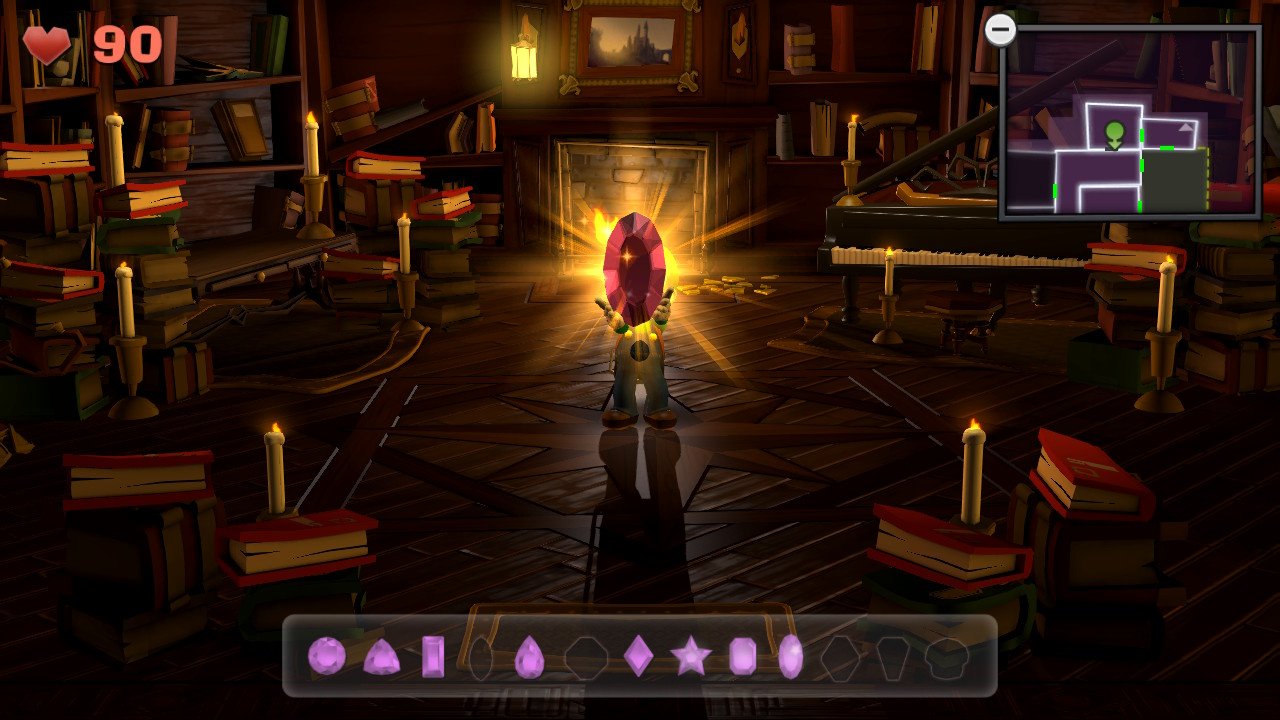Collapse the minimap with the minus button

(x=1000, y=29)
